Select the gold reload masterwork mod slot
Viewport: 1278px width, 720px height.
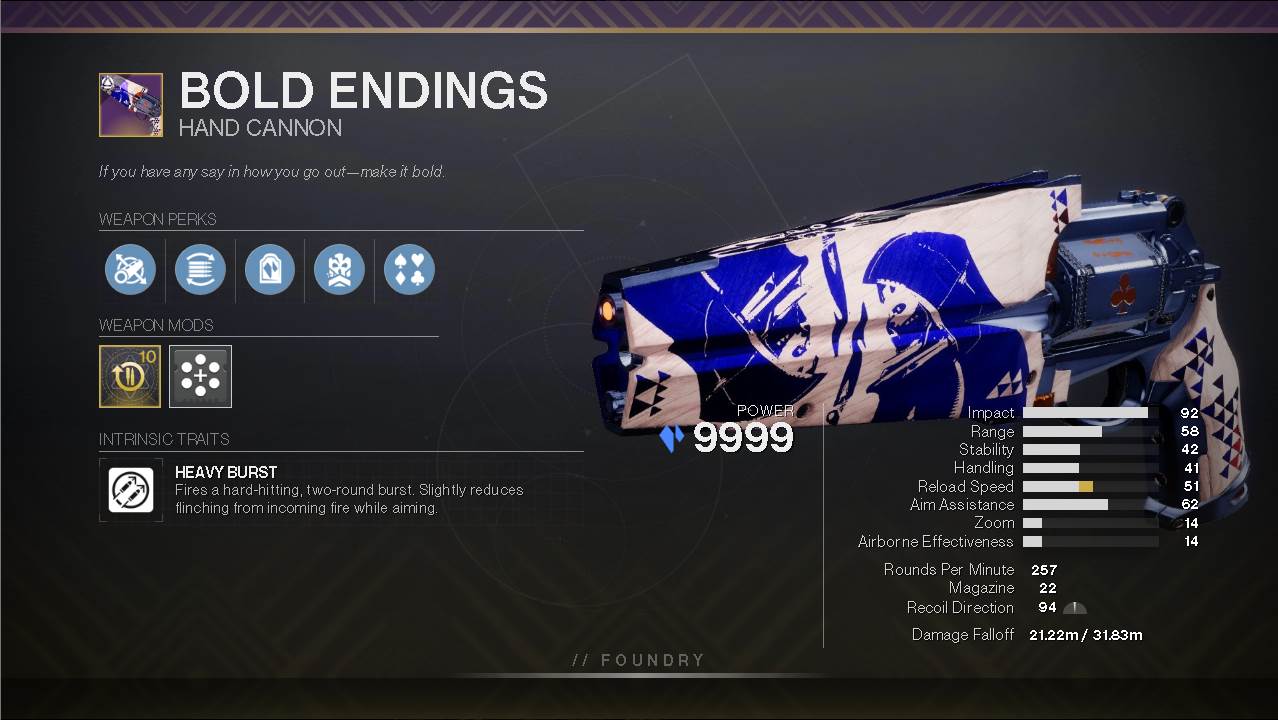(130, 376)
